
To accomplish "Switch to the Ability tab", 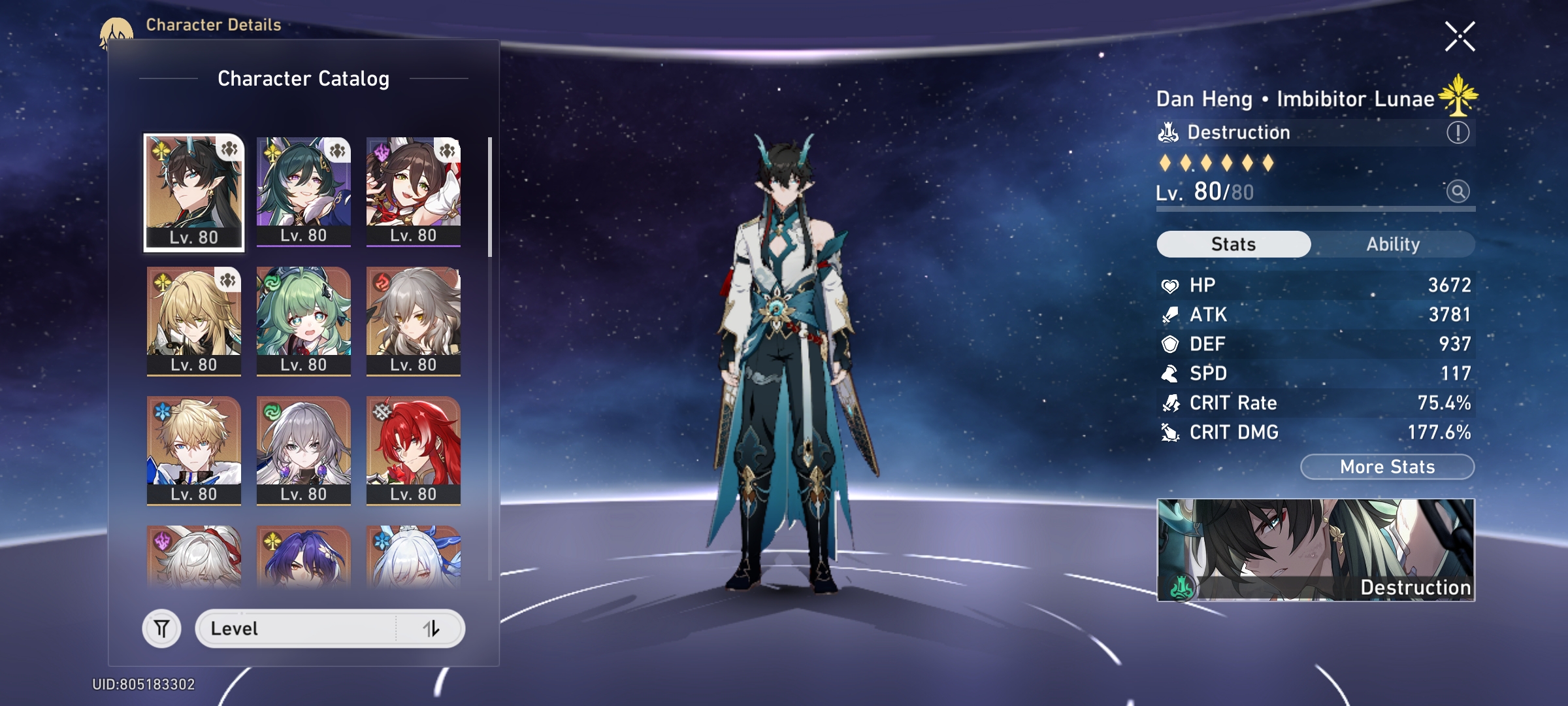I will tap(1393, 244).
